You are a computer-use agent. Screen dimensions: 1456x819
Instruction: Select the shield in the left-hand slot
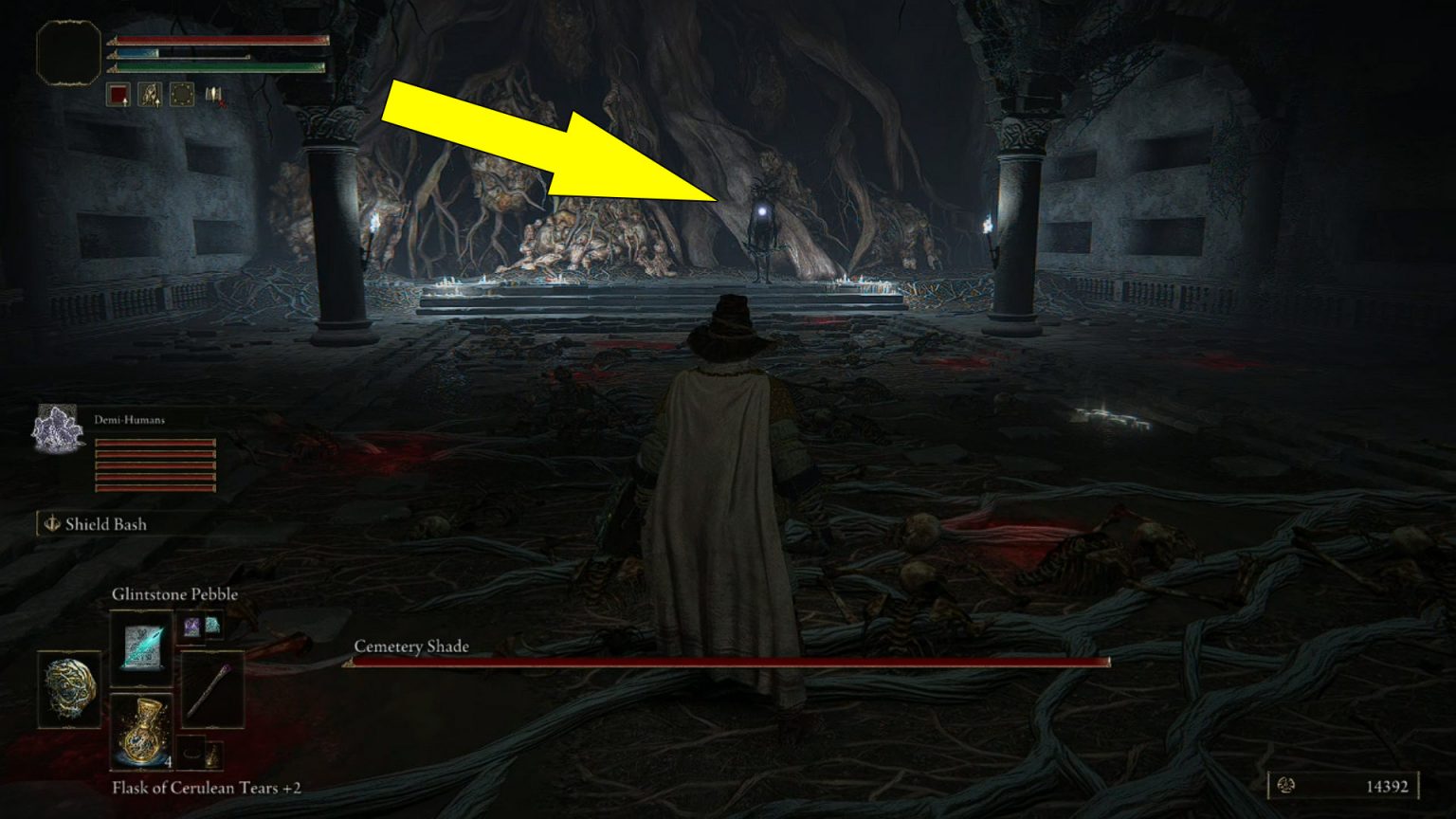pyautogui.click(x=70, y=689)
